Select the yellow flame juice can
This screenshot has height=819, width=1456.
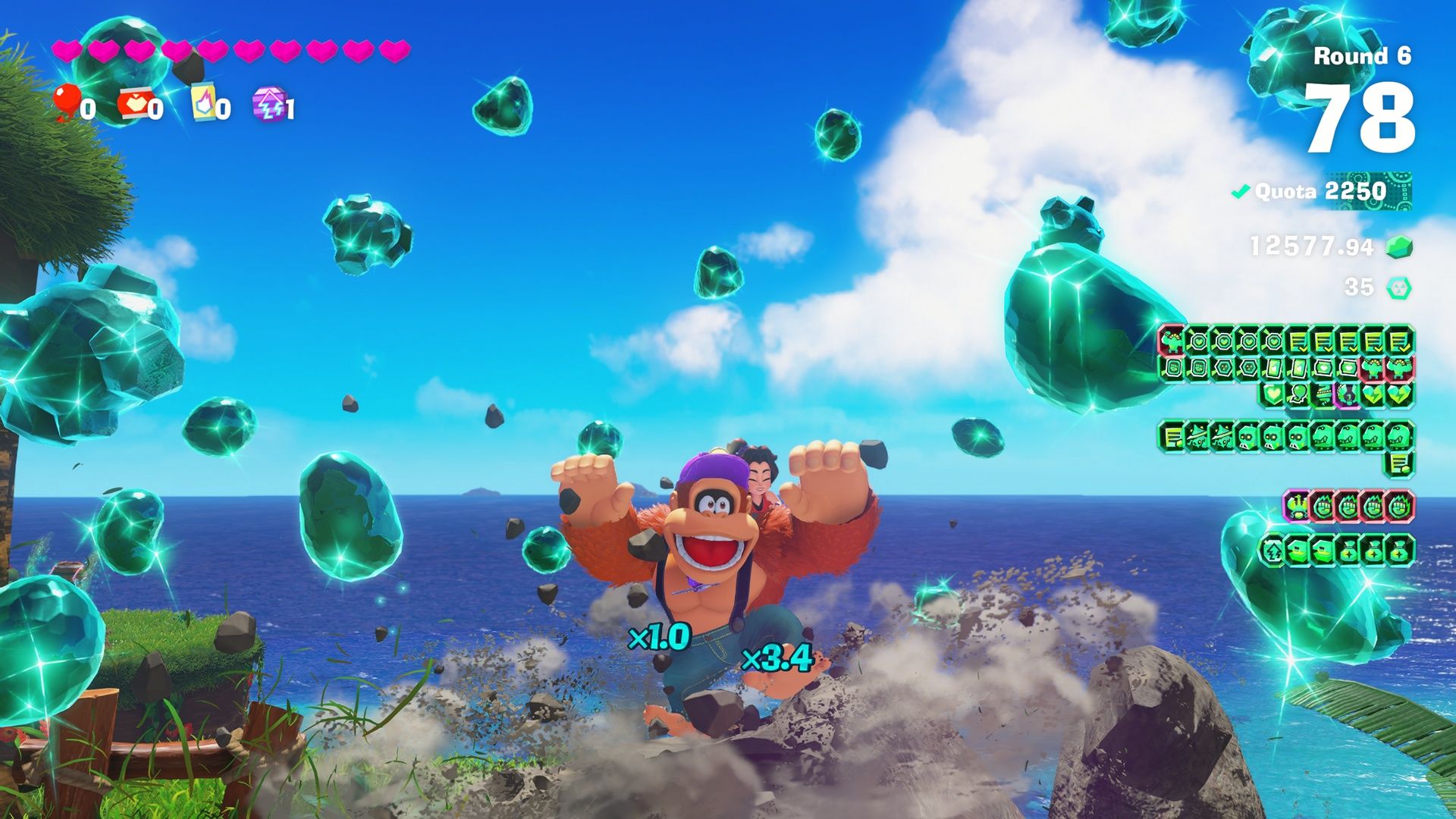[x=203, y=105]
